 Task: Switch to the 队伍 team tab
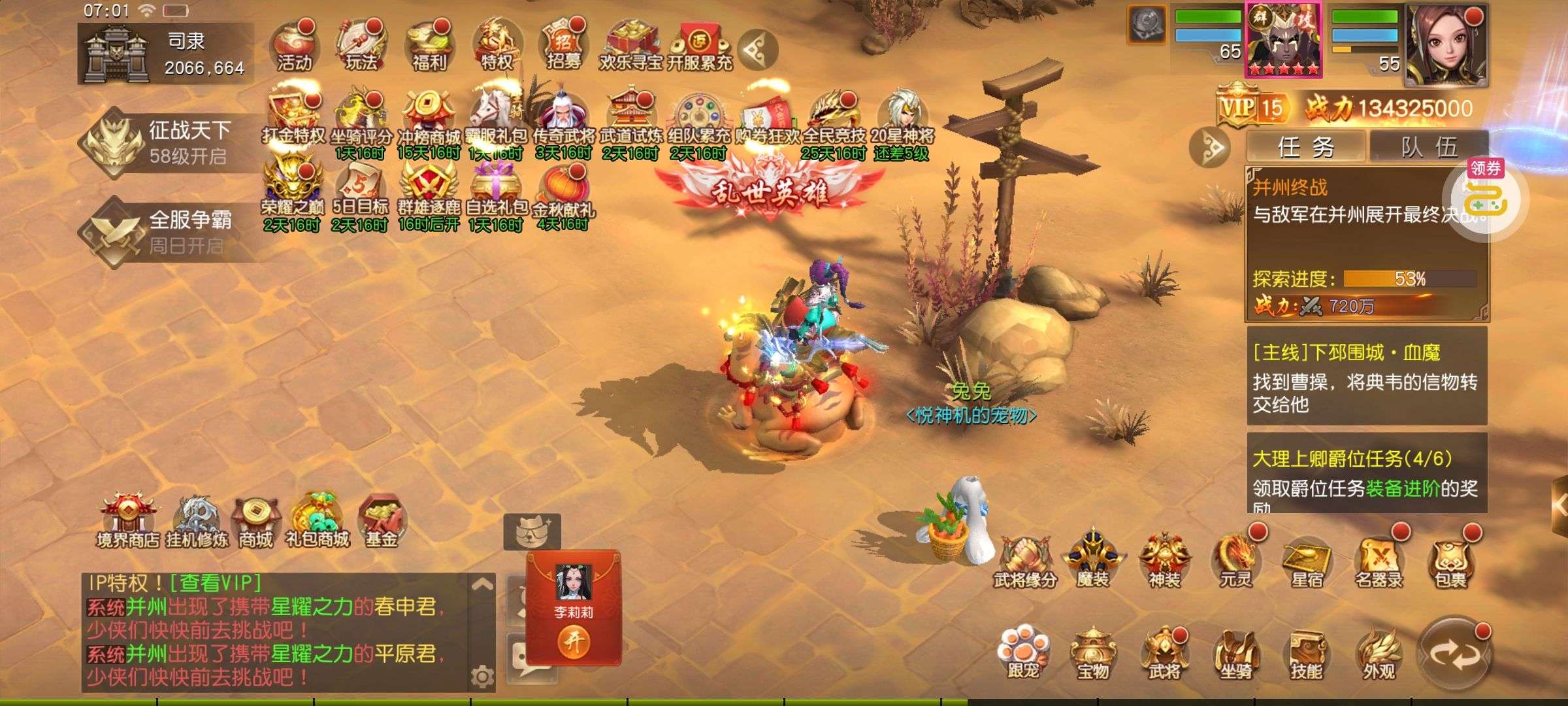(1428, 146)
